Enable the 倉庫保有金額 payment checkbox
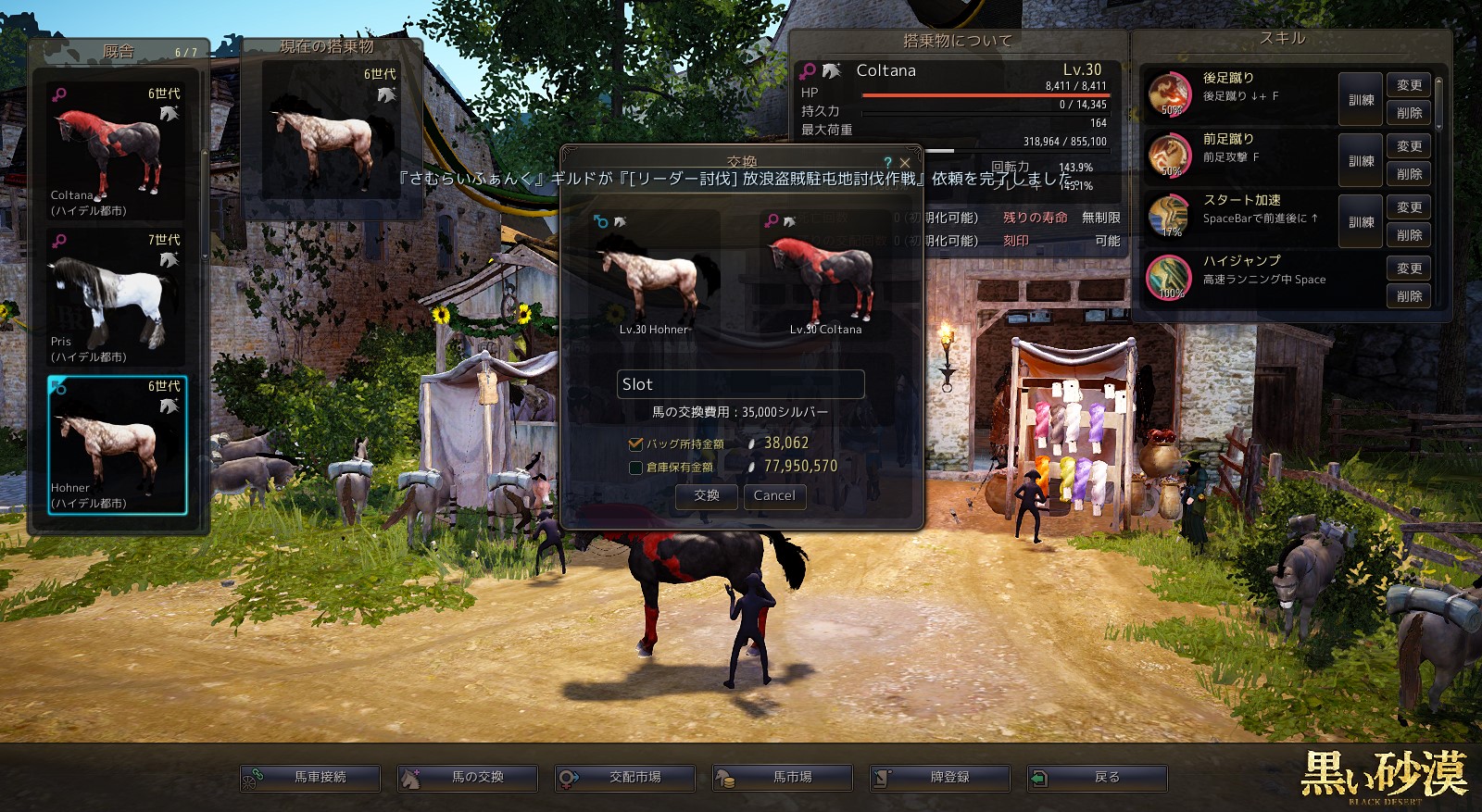The image size is (1482, 812). pos(635,468)
